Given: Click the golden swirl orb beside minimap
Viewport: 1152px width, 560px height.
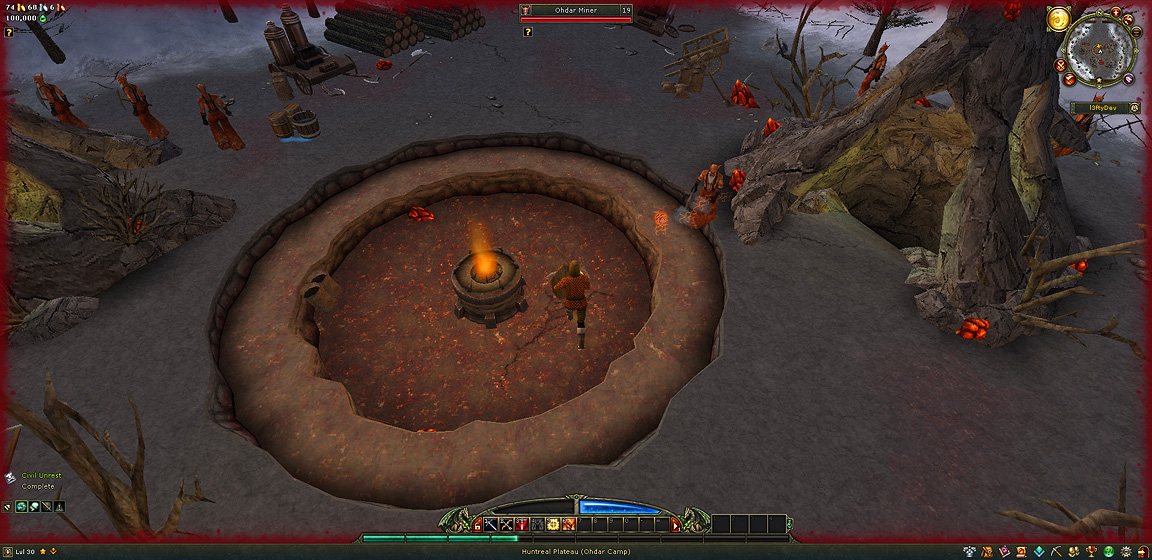Looking at the screenshot, I should [x=1059, y=19].
